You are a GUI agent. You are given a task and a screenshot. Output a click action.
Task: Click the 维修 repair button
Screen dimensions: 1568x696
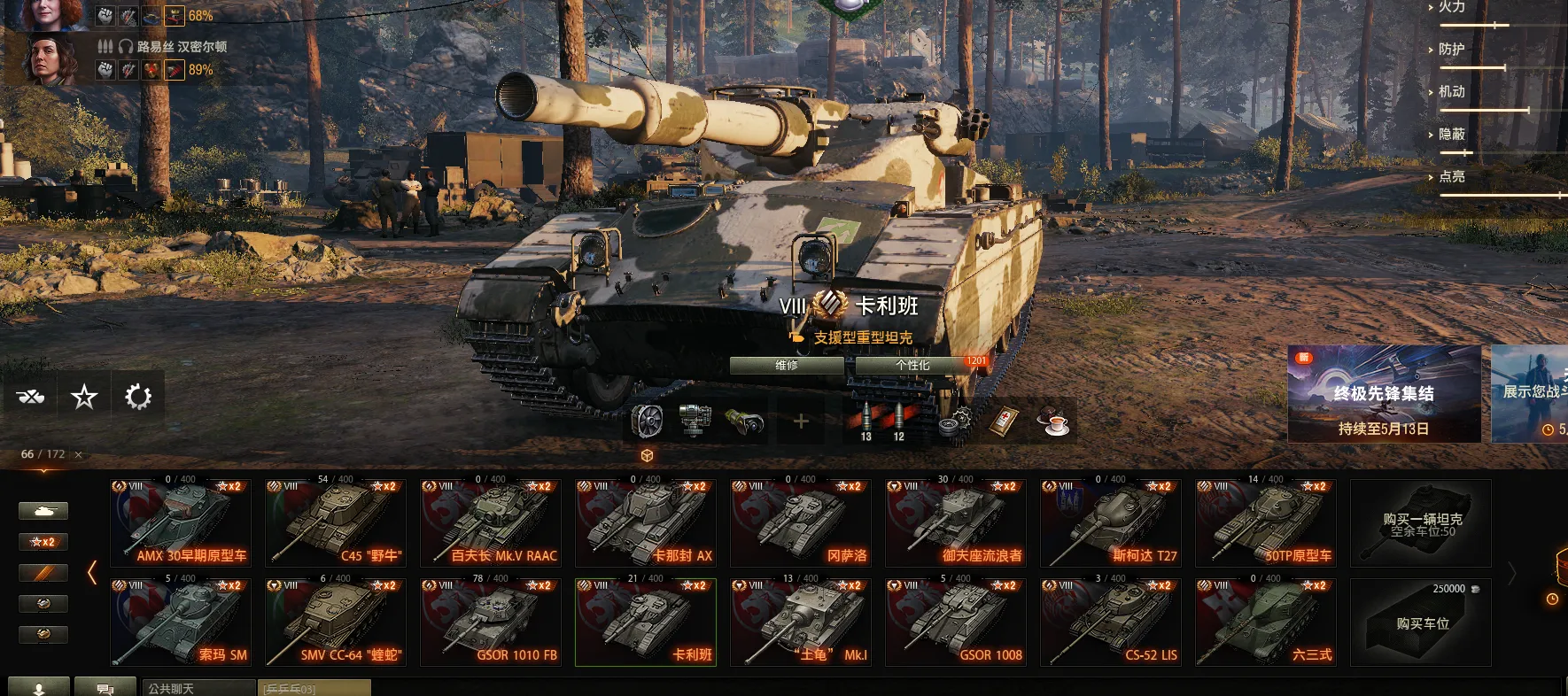click(787, 365)
